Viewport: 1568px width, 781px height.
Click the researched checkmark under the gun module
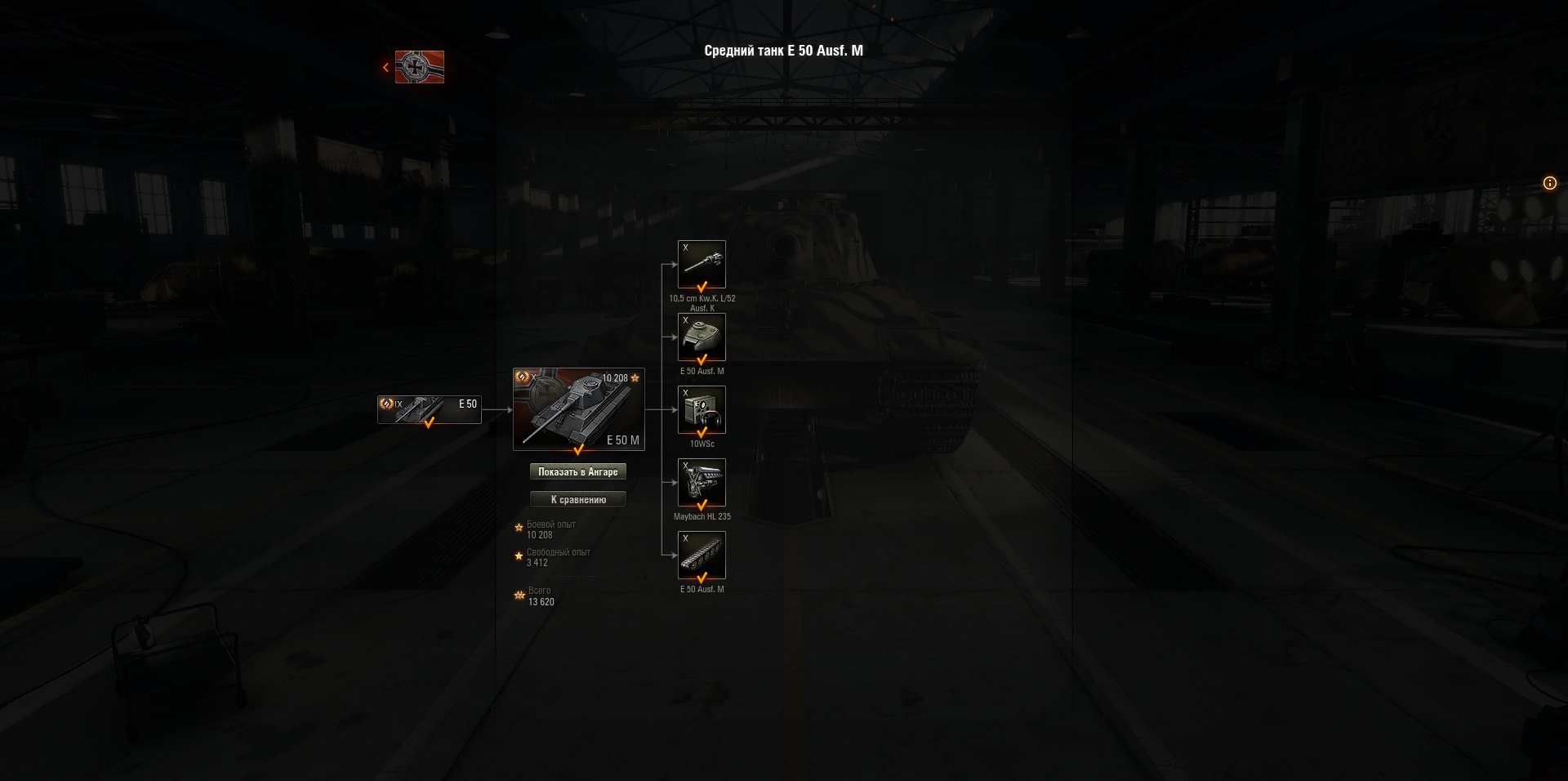tap(702, 288)
